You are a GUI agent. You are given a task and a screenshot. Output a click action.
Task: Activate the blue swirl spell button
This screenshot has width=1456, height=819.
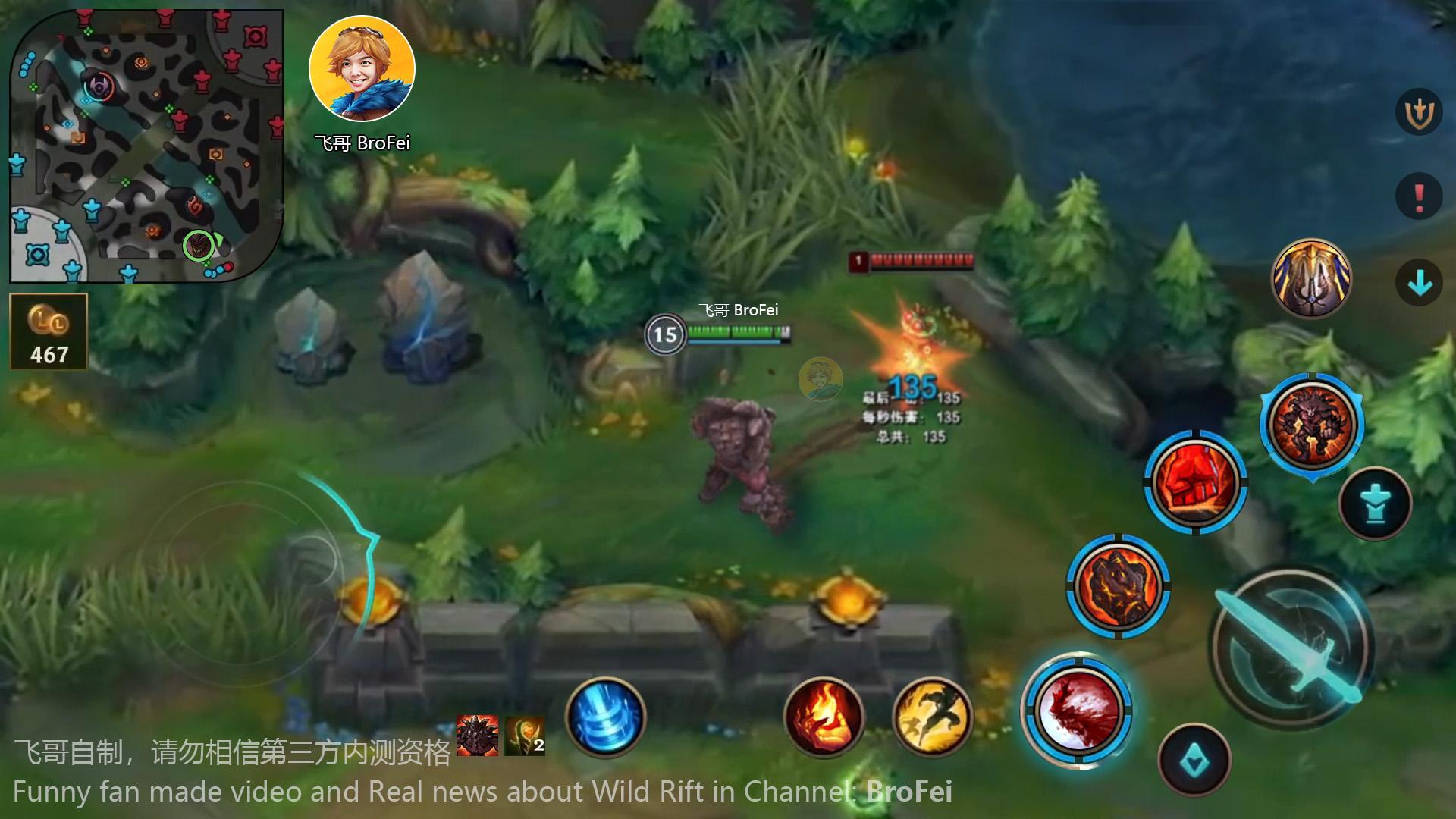coord(605,717)
